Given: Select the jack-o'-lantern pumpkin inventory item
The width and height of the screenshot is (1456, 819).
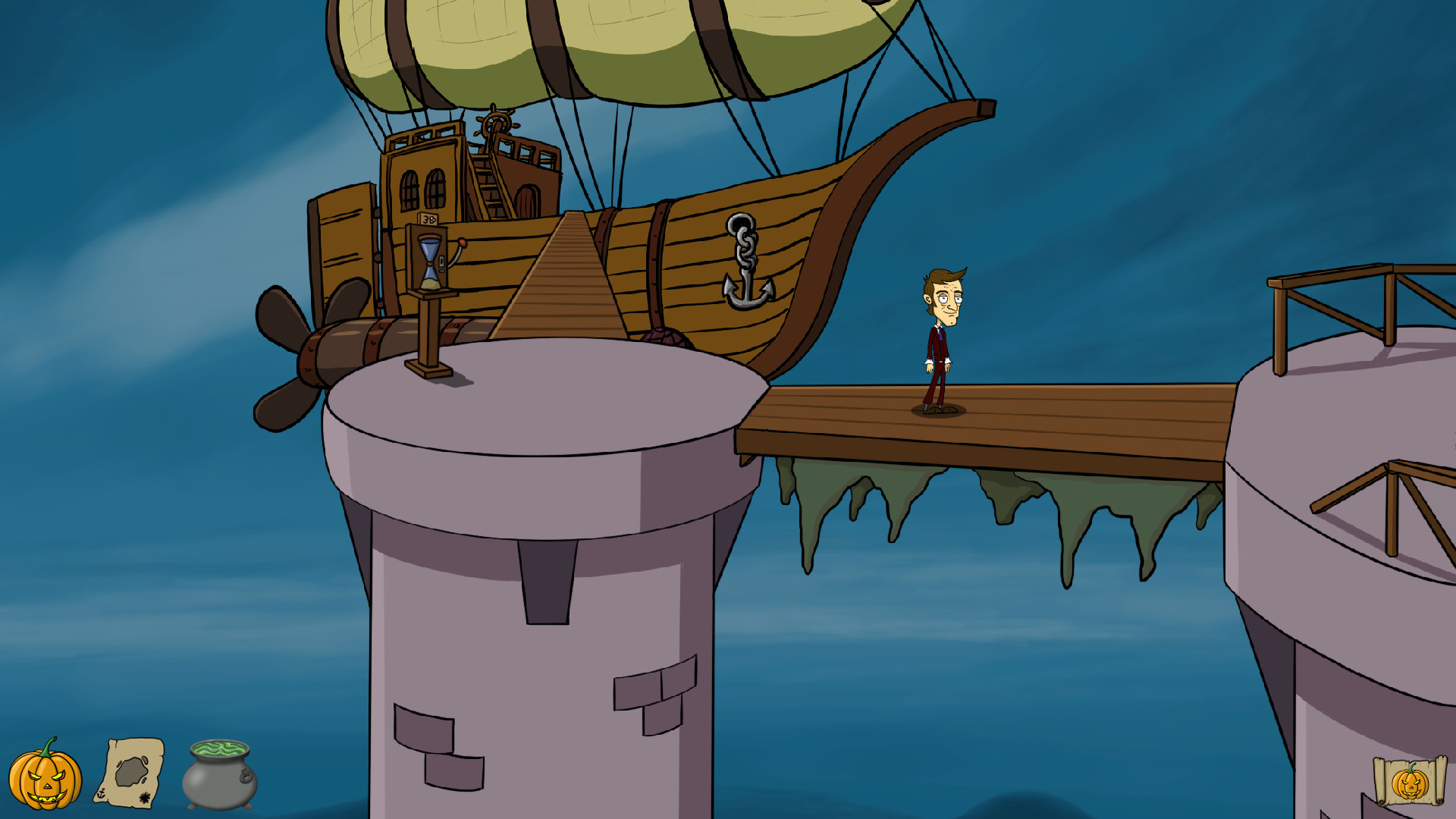Looking at the screenshot, I should [45, 776].
